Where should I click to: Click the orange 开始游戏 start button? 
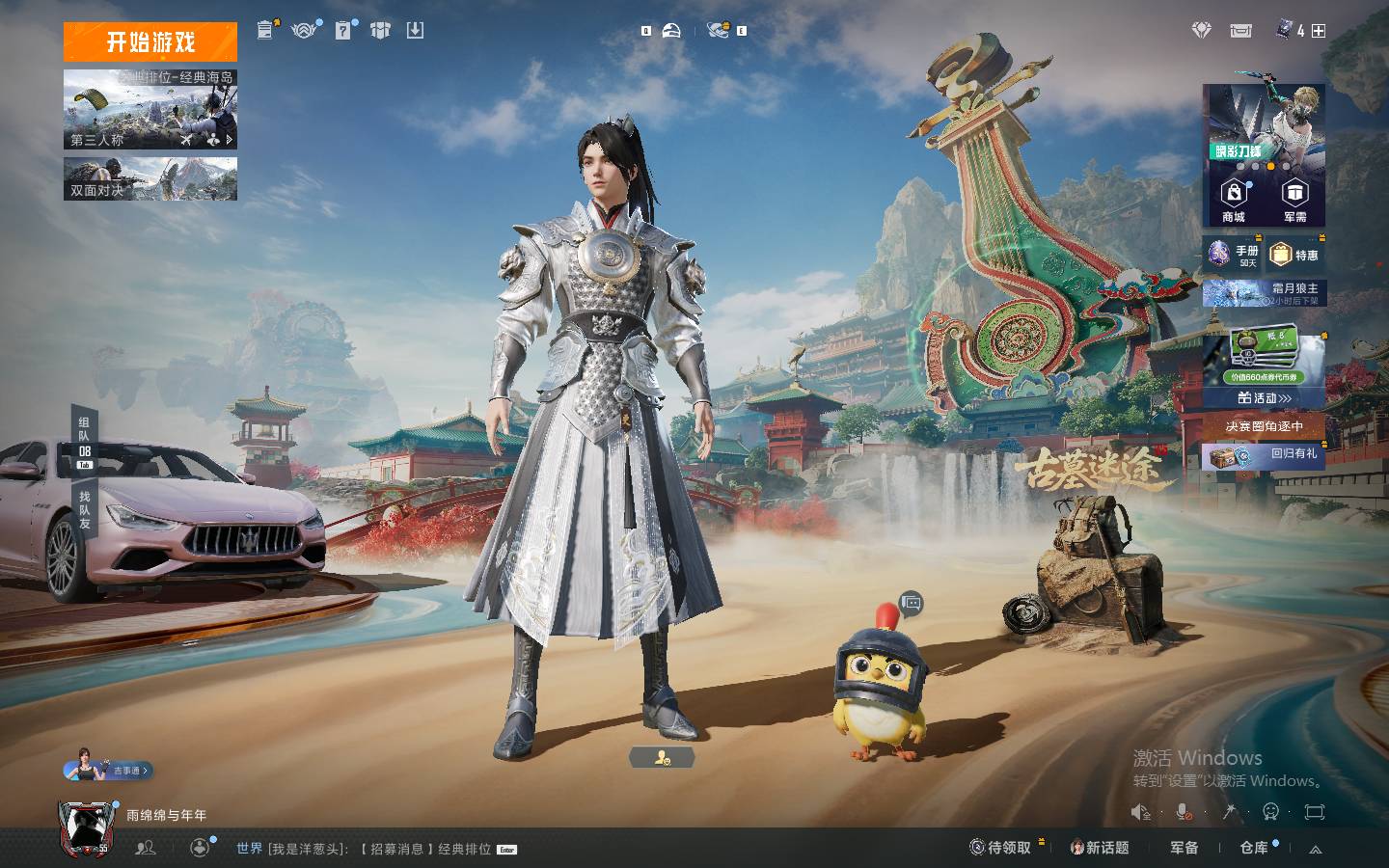(150, 42)
